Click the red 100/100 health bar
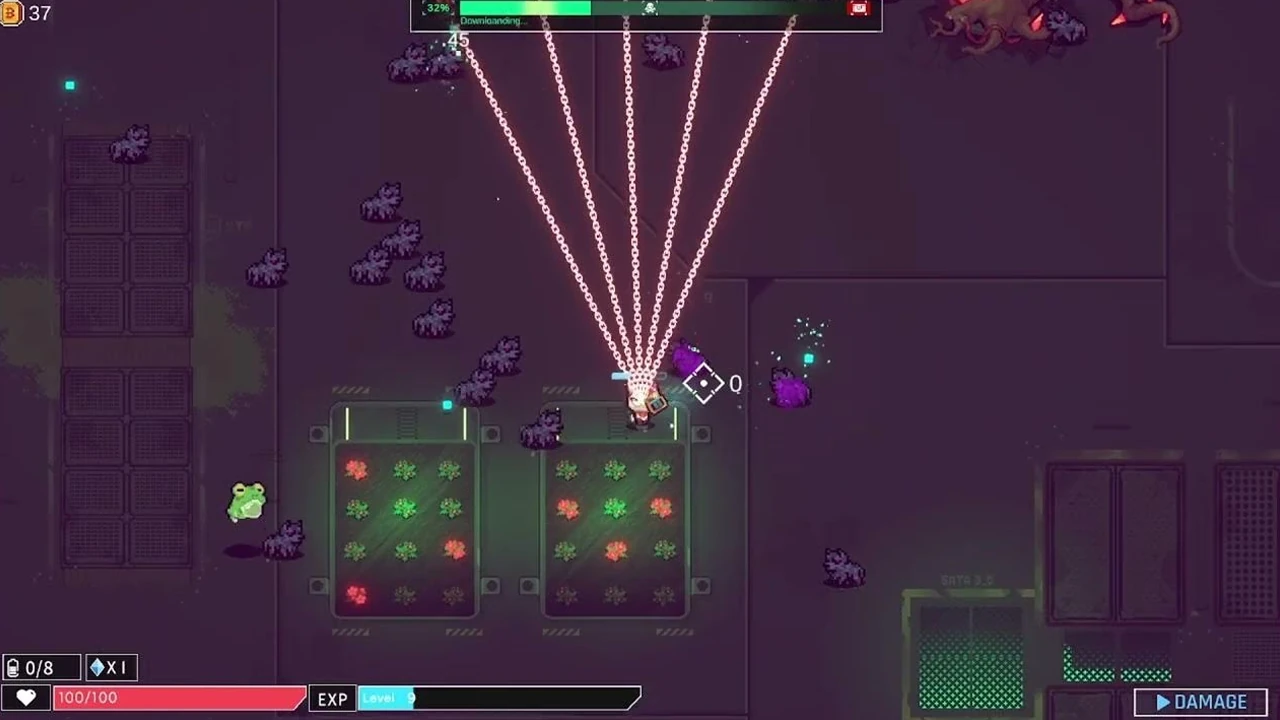Screen dimensions: 1280x720 coord(180,698)
